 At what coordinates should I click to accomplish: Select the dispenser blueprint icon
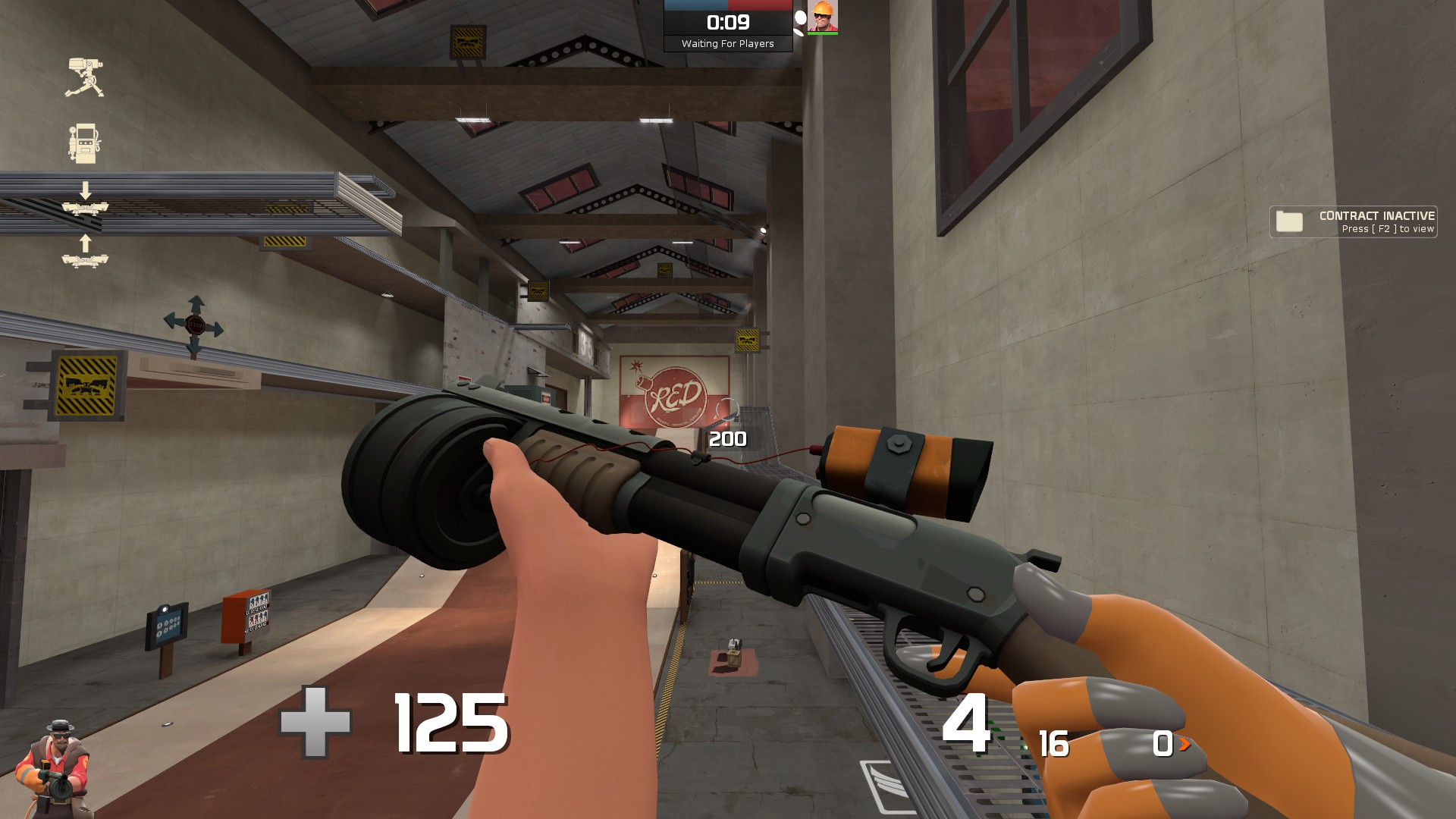[83, 143]
